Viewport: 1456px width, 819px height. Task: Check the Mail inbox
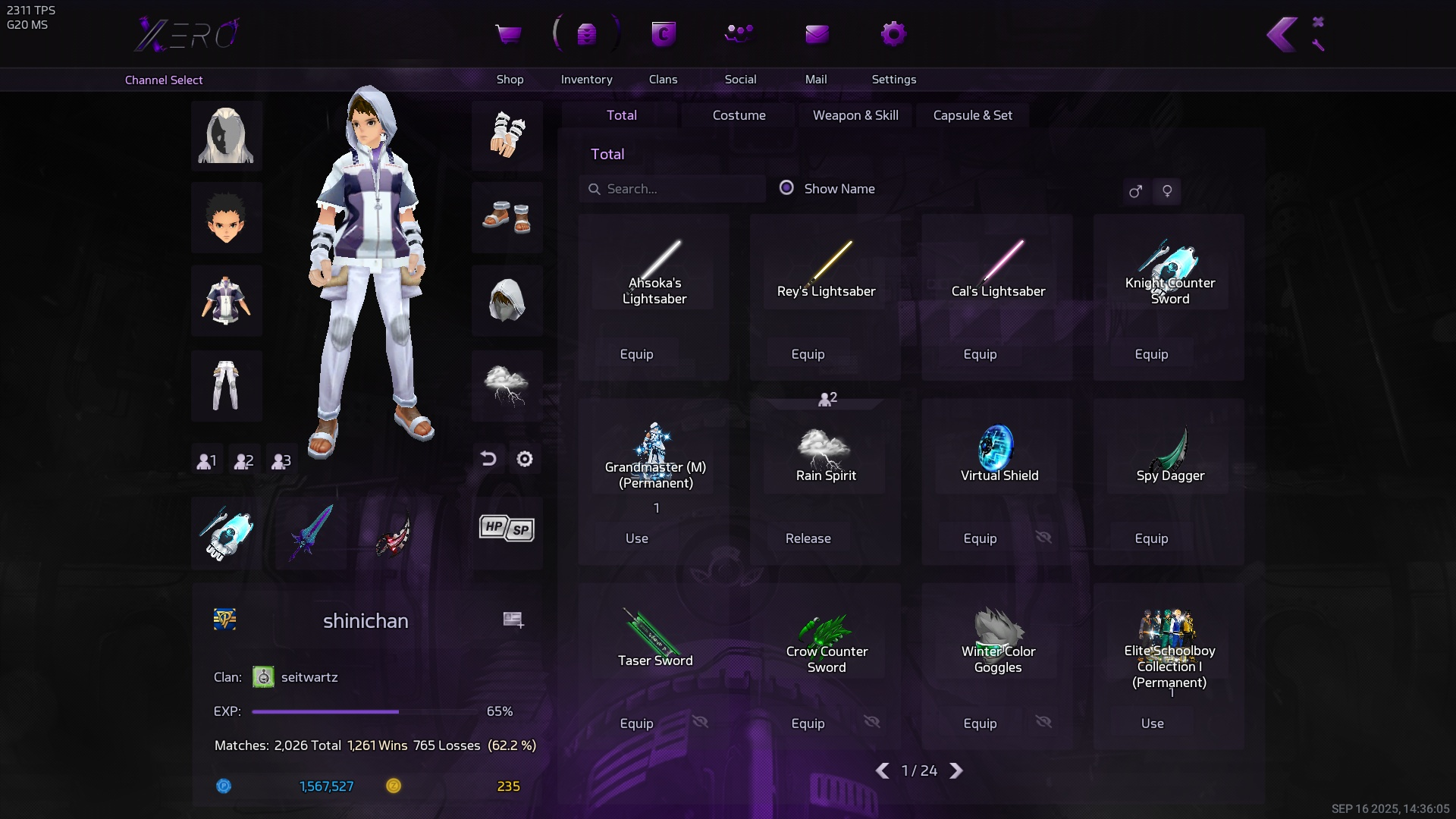coord(816,35)
